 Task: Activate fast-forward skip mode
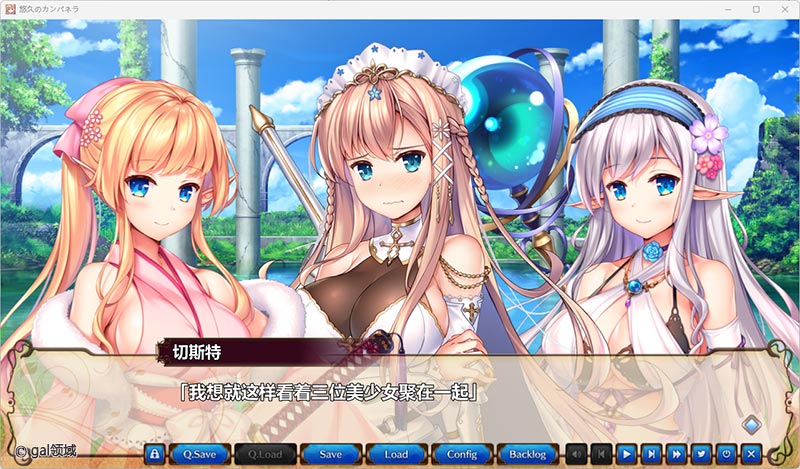(x=677, y=453)
